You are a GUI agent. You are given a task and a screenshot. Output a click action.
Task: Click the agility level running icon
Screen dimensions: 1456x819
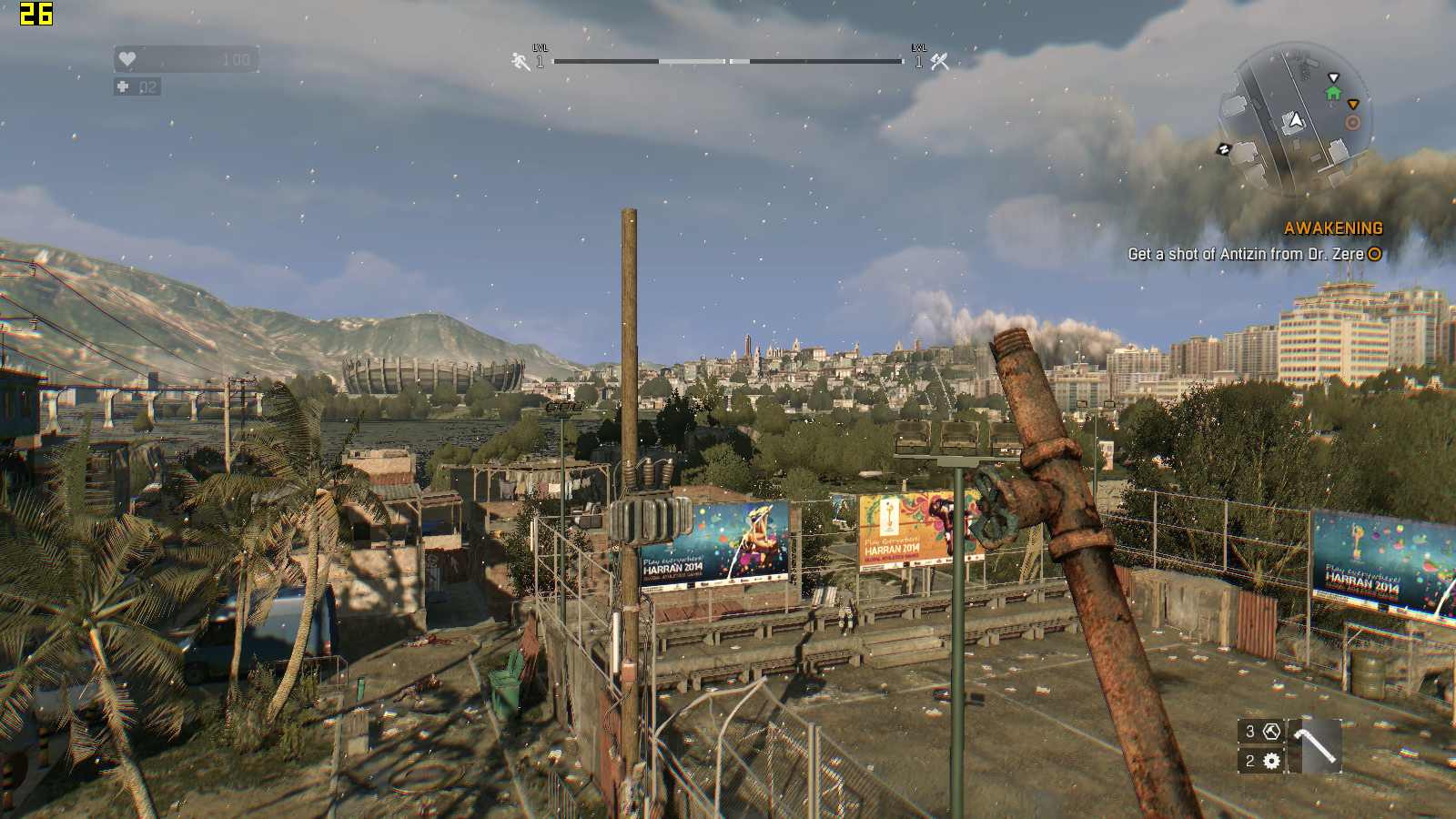[521, 61]
